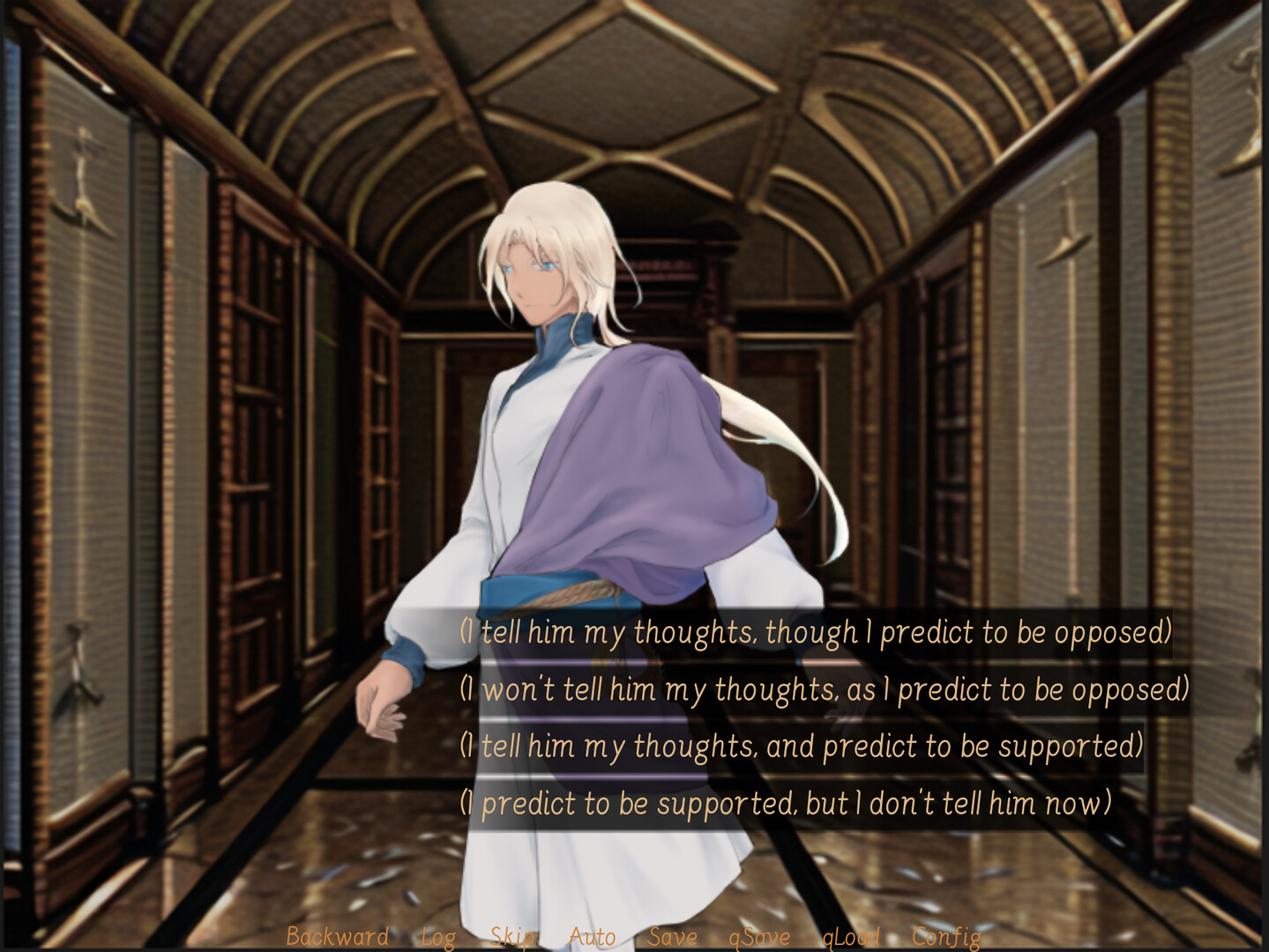Screen dimensions: 1269x952
Task: Enable Skip mode
Action: pyautogui.click(x=512, y=937)
